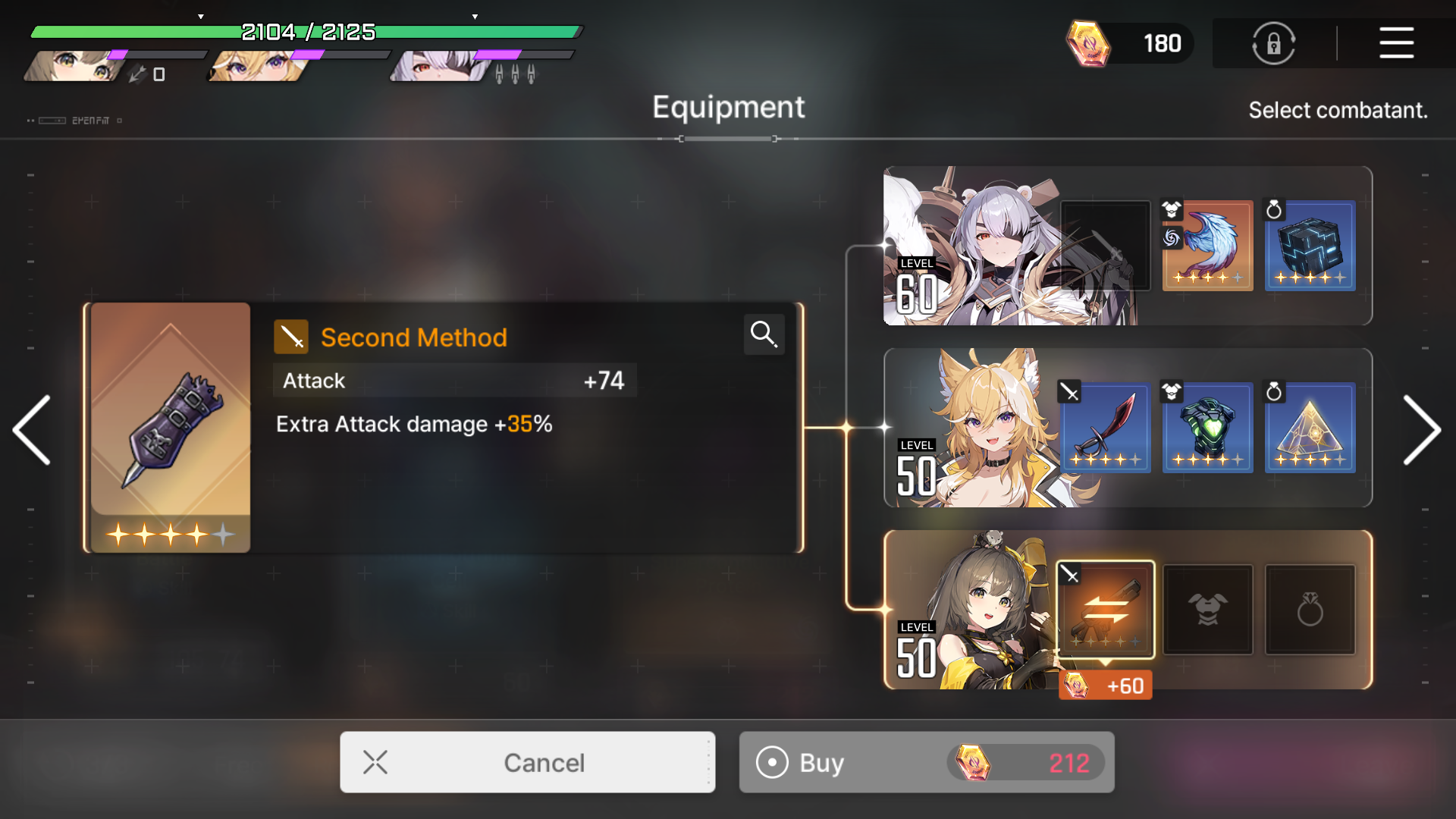Go back using the left chevron
1456x819 pixels.
coord(31,430)
